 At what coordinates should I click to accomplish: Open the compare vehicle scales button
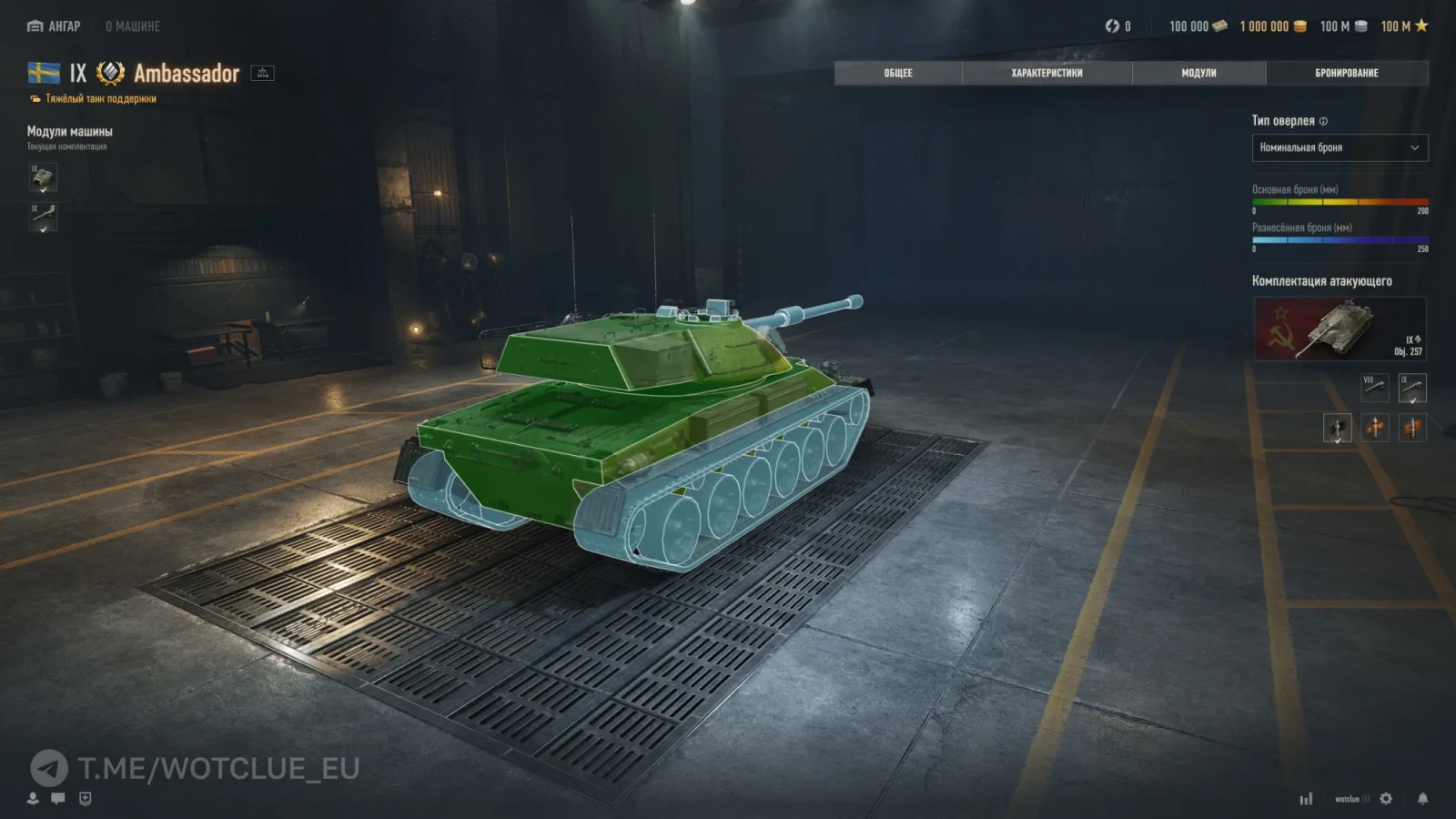pyautogui.click(x=262, y=73)
